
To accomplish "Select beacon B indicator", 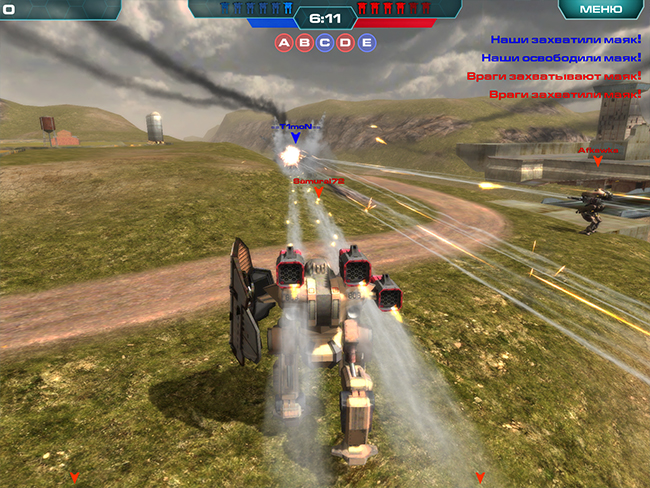I will point(304,42).
